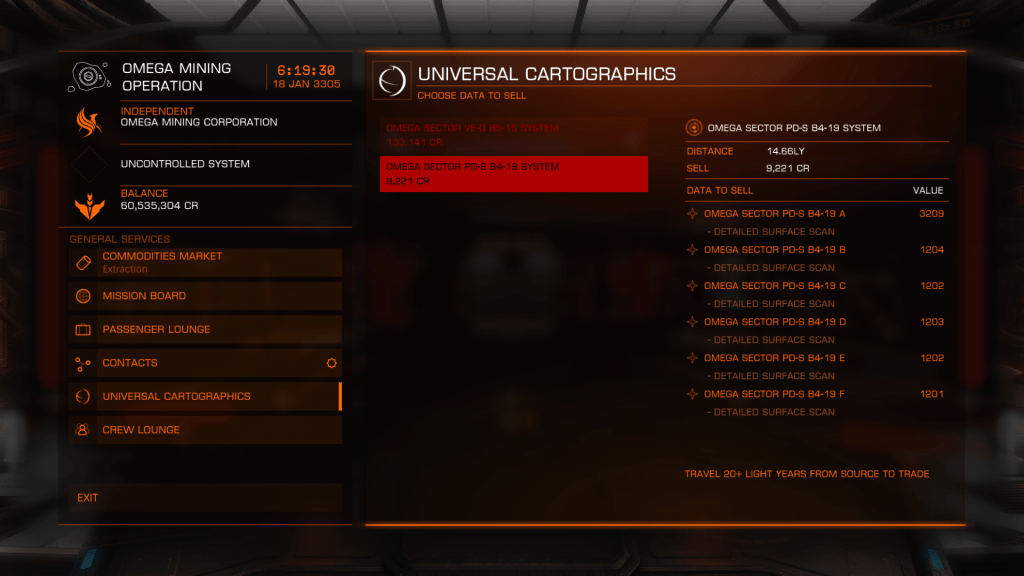Open the Commodities Market

coord(205,262)
